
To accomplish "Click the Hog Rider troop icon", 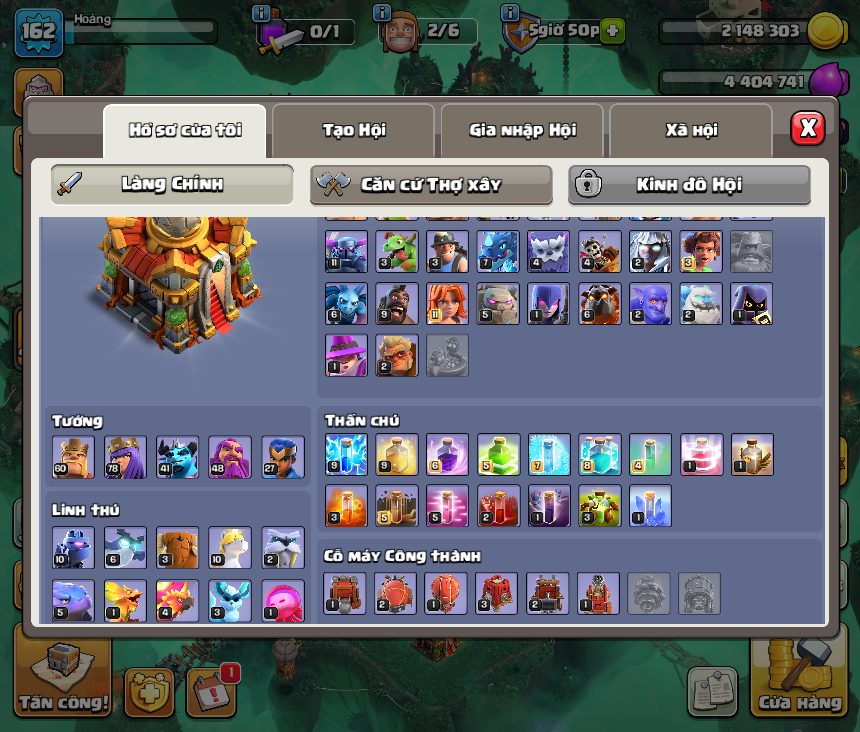I will click(x=397, y=304).
